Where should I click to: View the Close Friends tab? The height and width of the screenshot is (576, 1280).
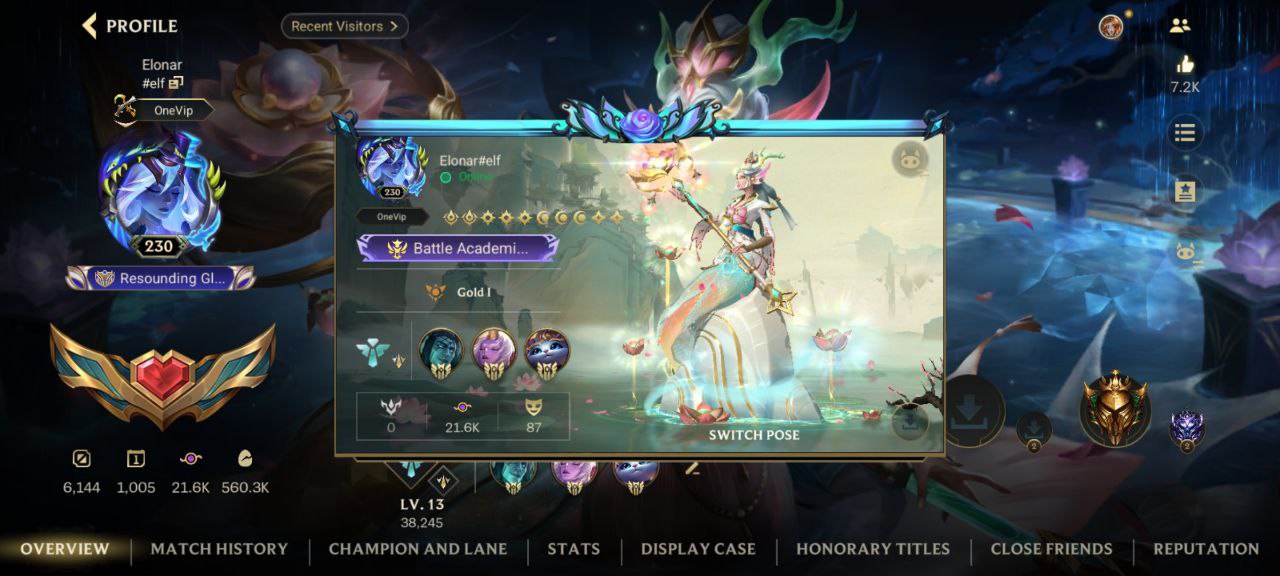[x=1051, y=549]
